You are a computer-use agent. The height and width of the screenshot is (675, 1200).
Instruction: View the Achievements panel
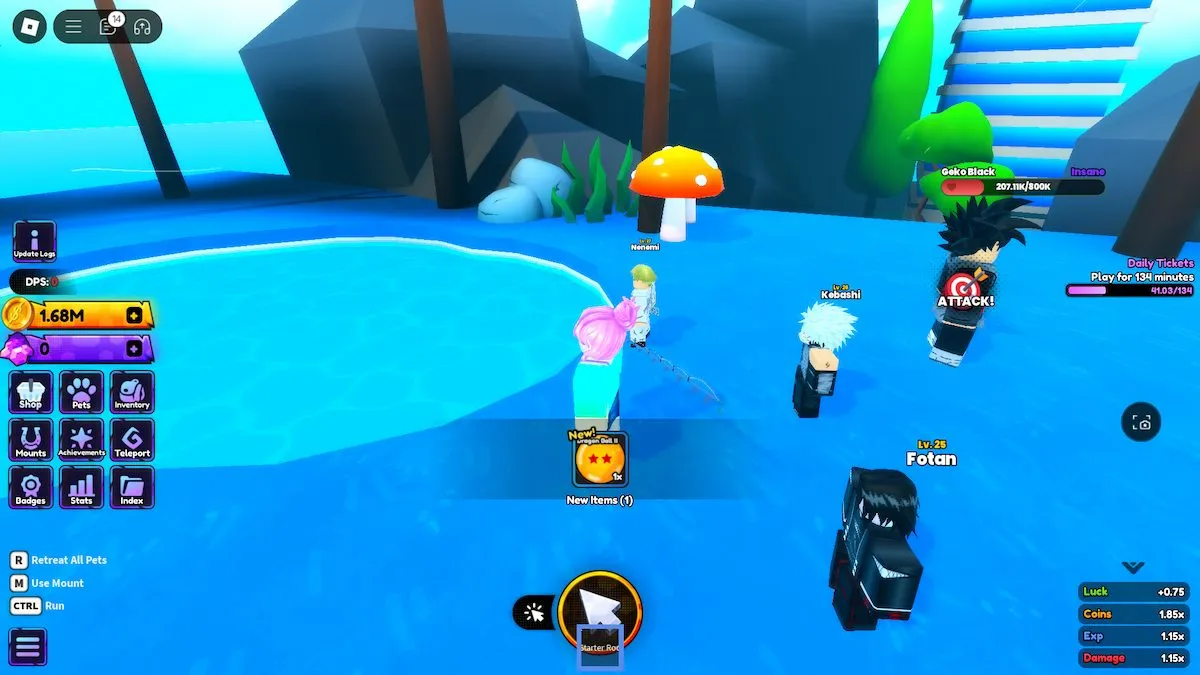click(81, 440)
